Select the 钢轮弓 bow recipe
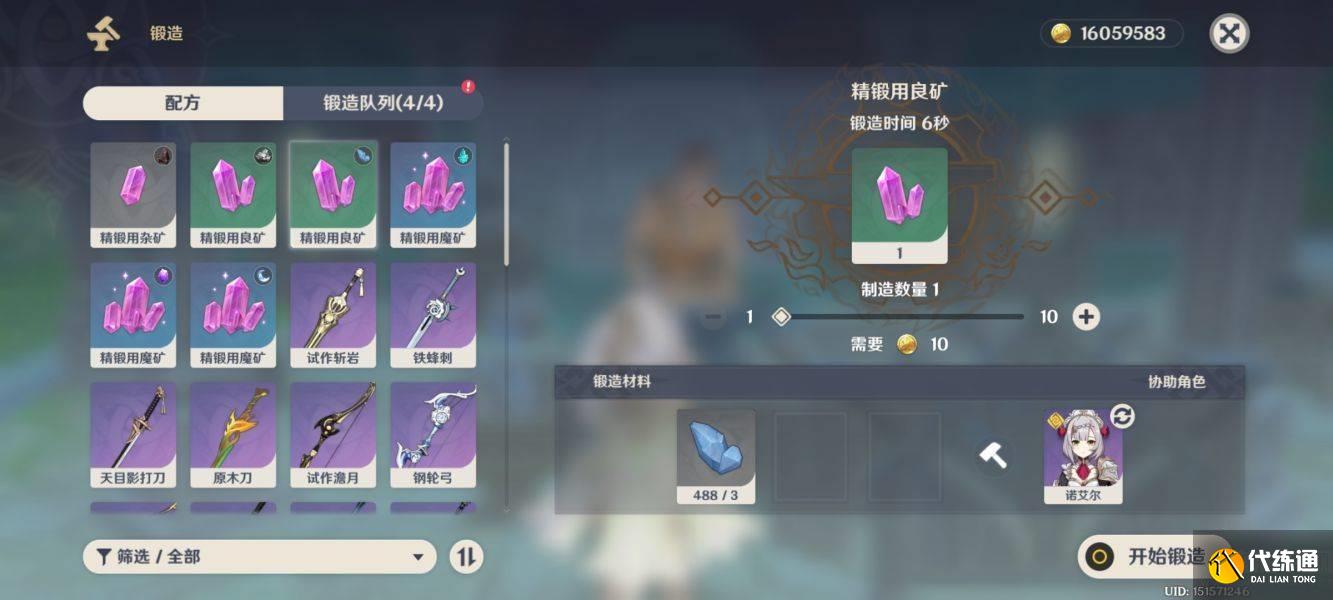1333x600 pixels. point(433,434)
